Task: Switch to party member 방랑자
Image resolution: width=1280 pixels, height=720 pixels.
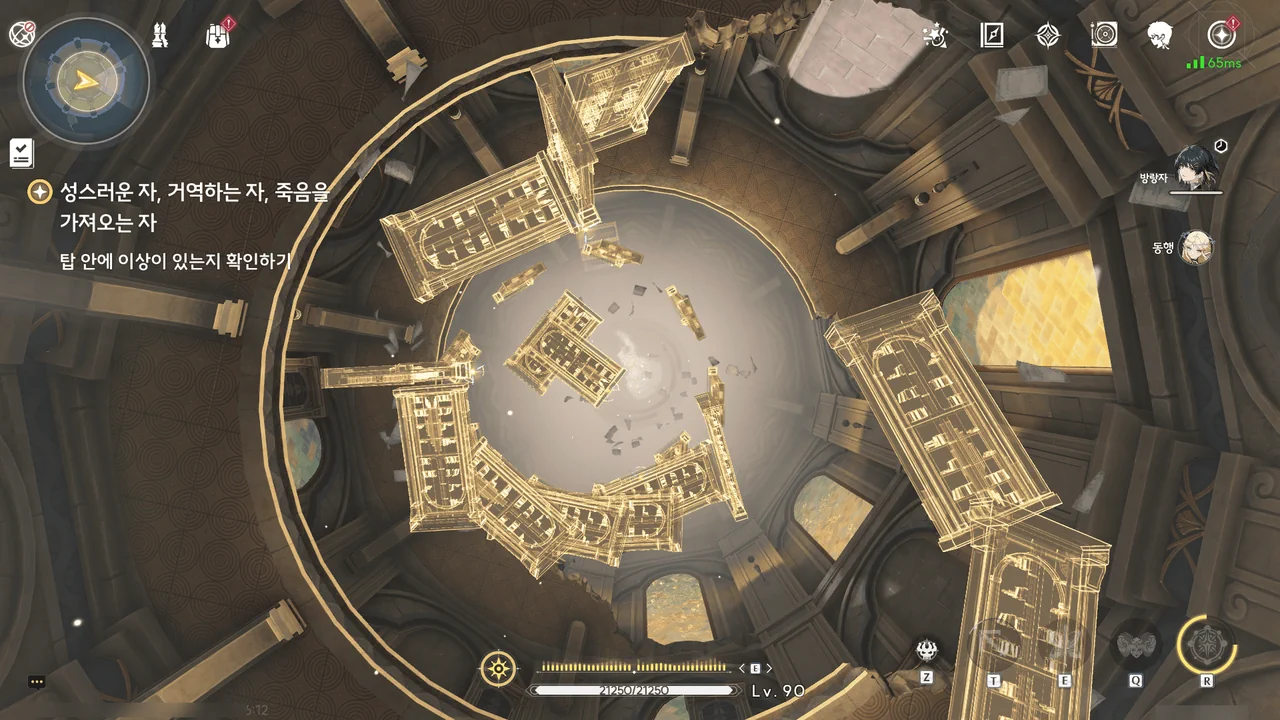Action: coord(1196,168)
